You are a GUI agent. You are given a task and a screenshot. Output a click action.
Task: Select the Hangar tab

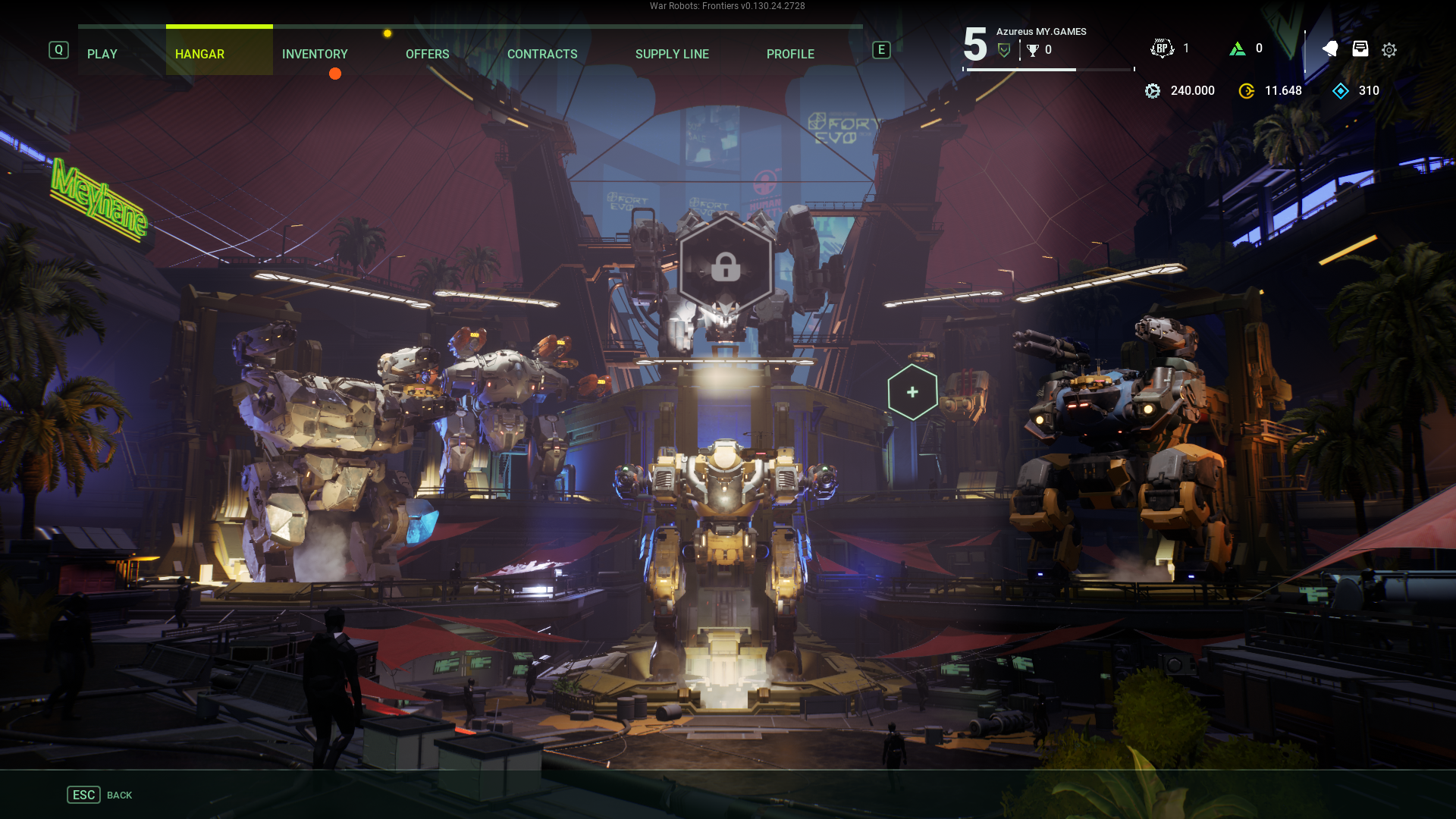(x=199, y=54)
